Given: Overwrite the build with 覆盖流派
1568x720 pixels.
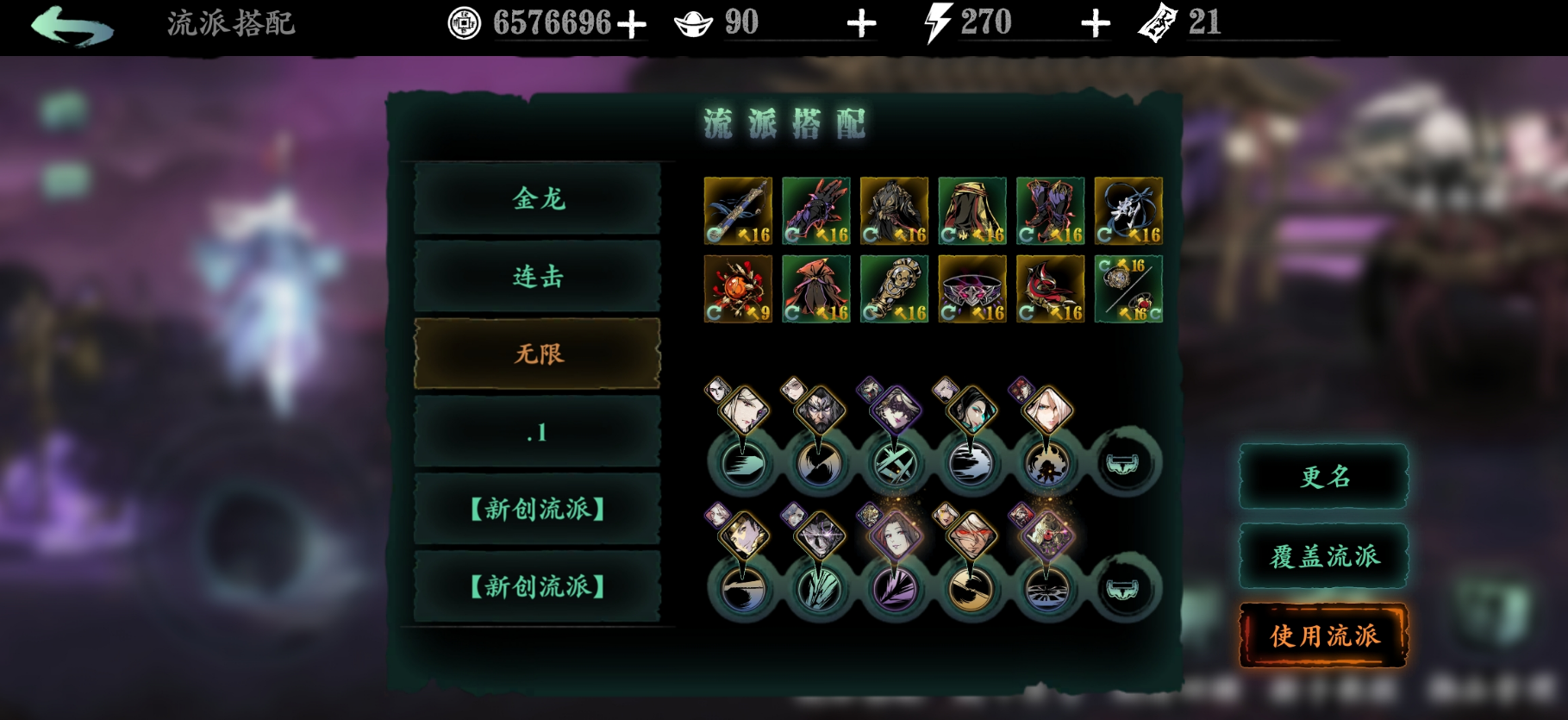Looking at the screenshot, I should click(x=1324, y=556).
